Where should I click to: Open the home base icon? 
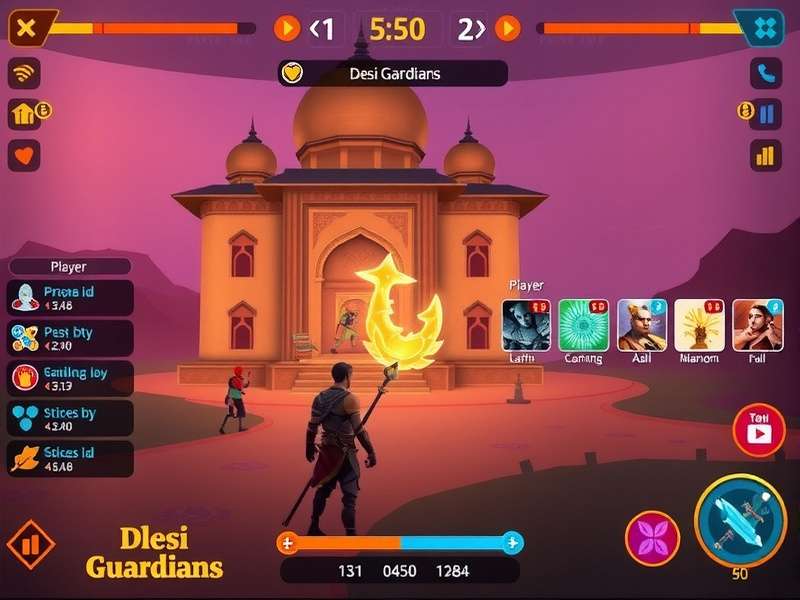[x=24, y=114]
